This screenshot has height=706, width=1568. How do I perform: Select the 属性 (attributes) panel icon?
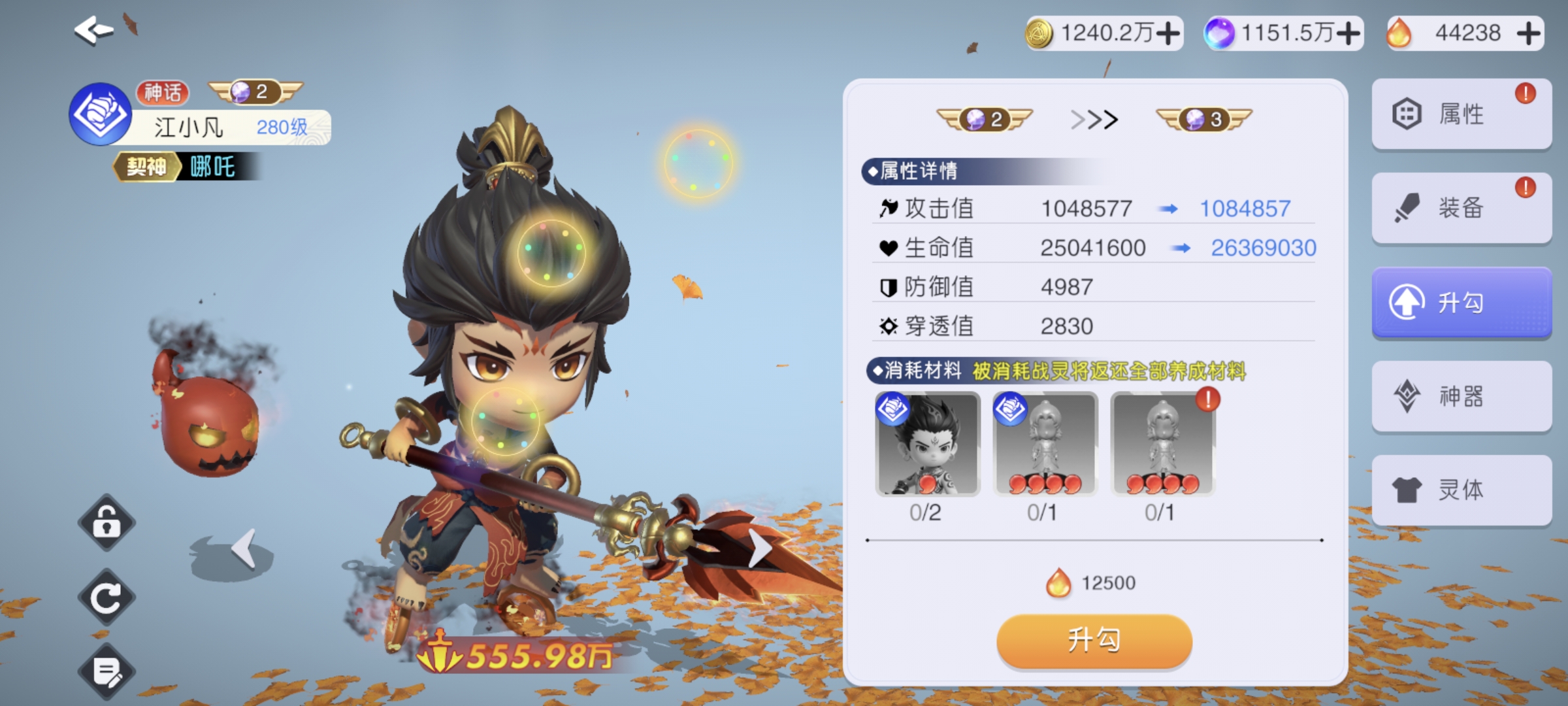pos(1462,112)
